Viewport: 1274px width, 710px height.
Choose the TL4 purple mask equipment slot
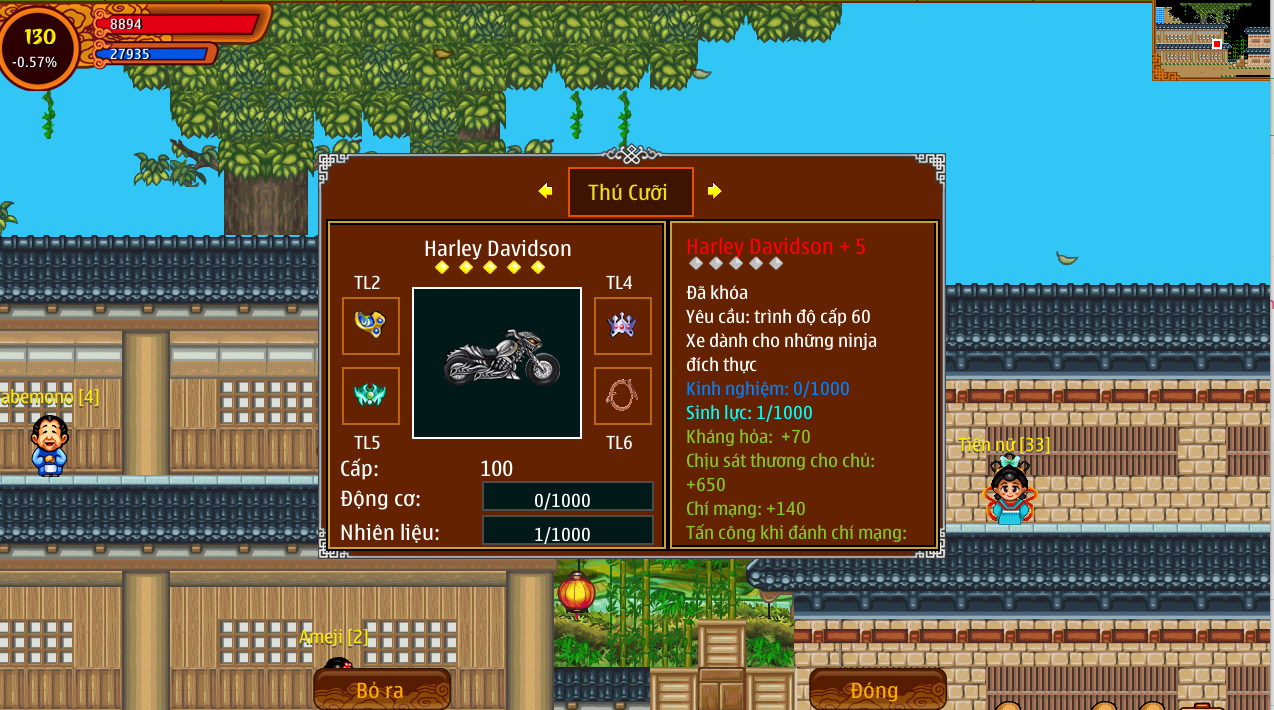click(622, 325)
